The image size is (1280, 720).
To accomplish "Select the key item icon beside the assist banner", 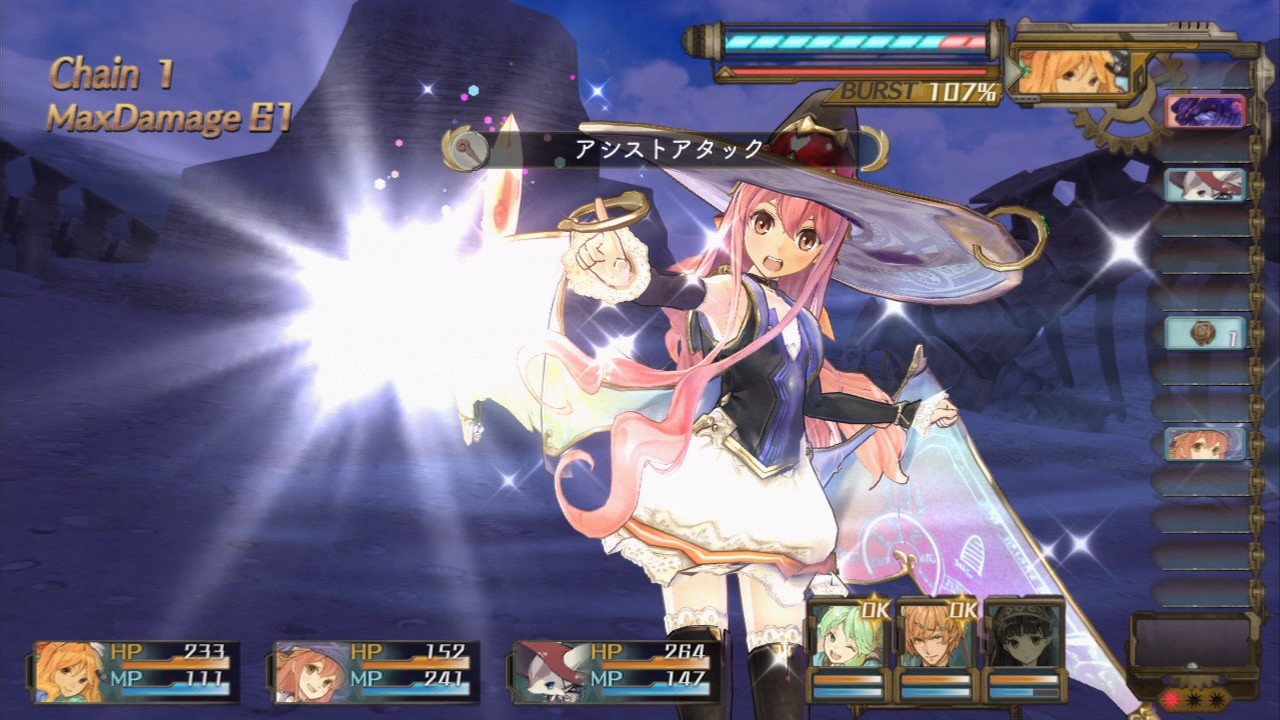I will click(x=470, y=150).
